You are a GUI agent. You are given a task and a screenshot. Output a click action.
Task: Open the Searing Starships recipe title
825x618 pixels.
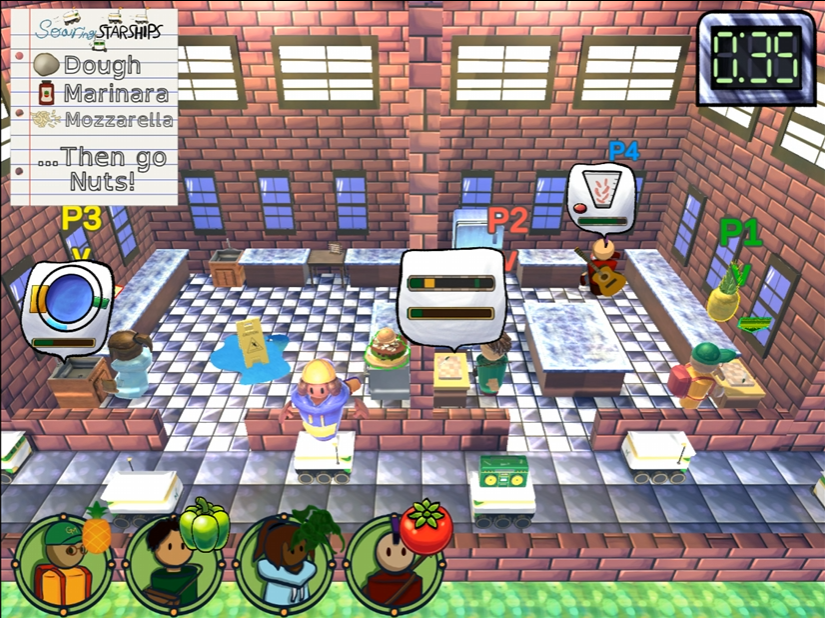coord(97,30)
